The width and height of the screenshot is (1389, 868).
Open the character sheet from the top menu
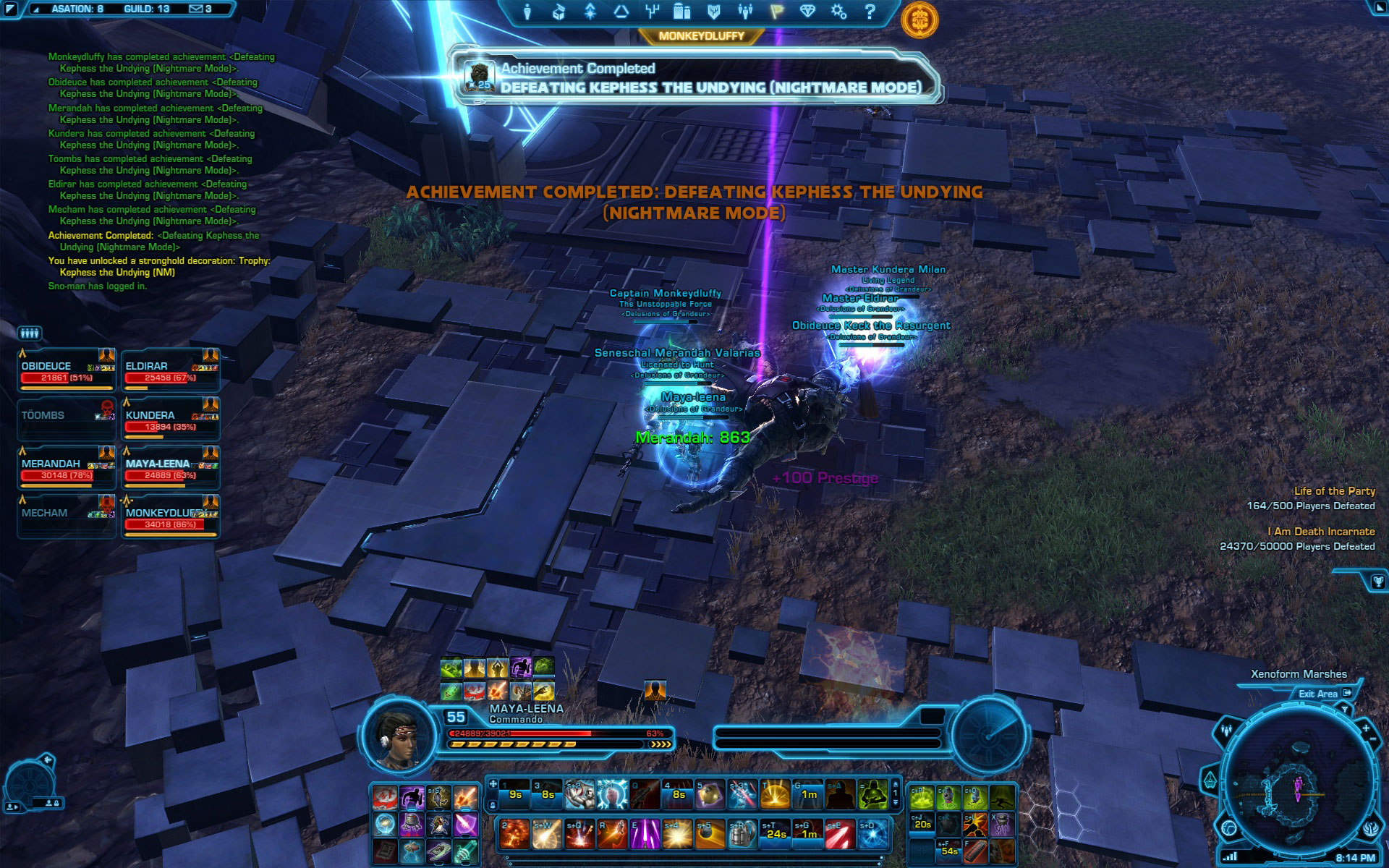pyautogui.click(x=527, y=12)
